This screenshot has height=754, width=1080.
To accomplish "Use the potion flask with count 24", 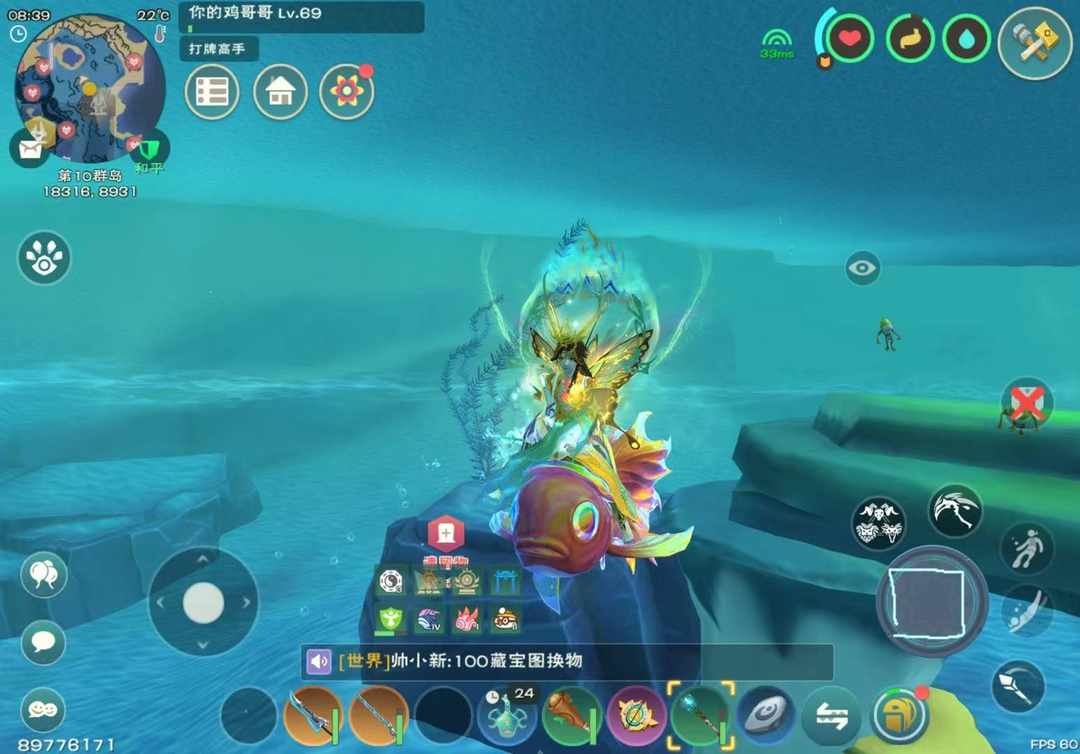I will pyautogui.click(x=507, y=717).
